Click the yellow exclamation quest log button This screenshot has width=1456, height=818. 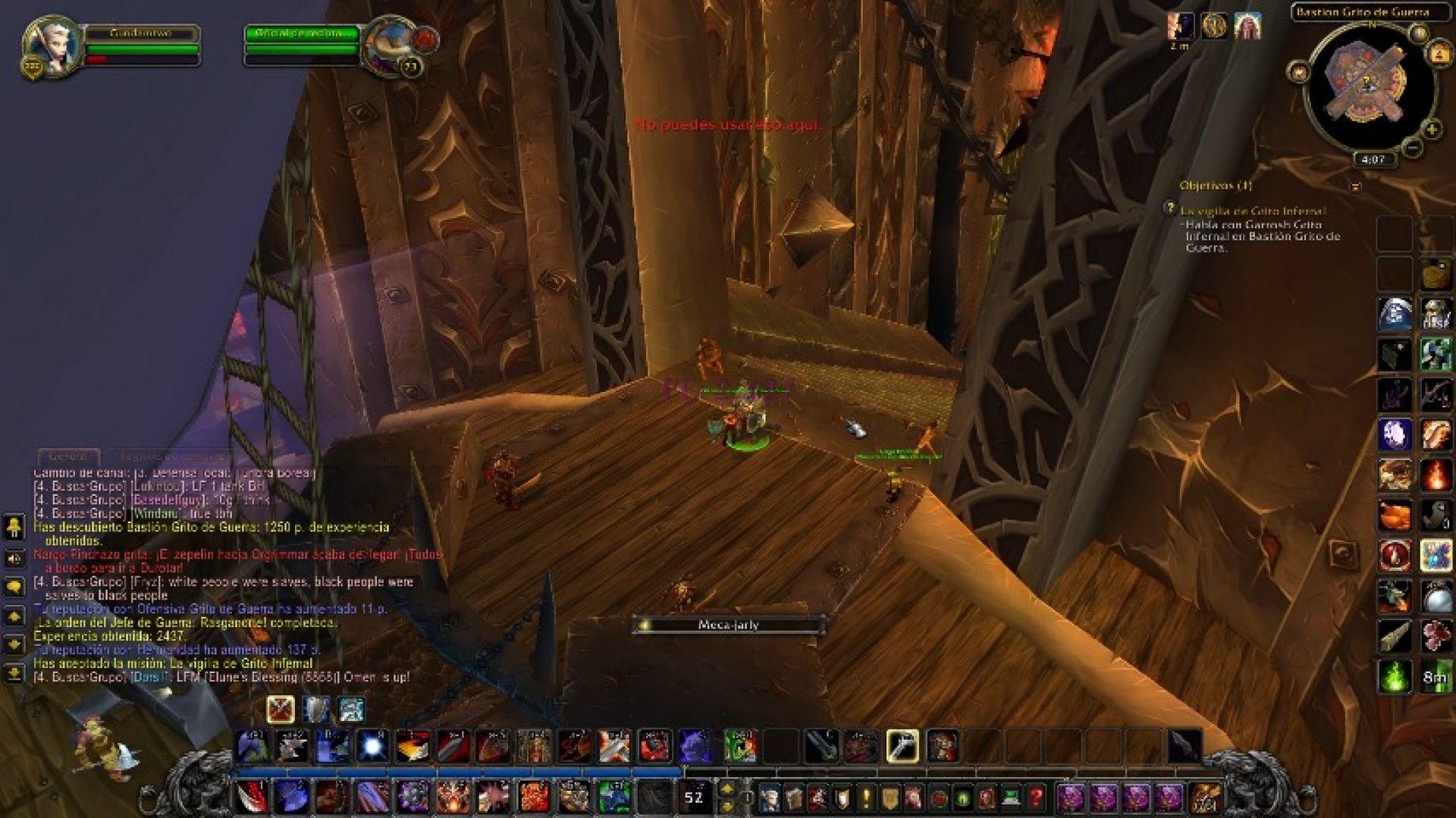pos(865,798)
